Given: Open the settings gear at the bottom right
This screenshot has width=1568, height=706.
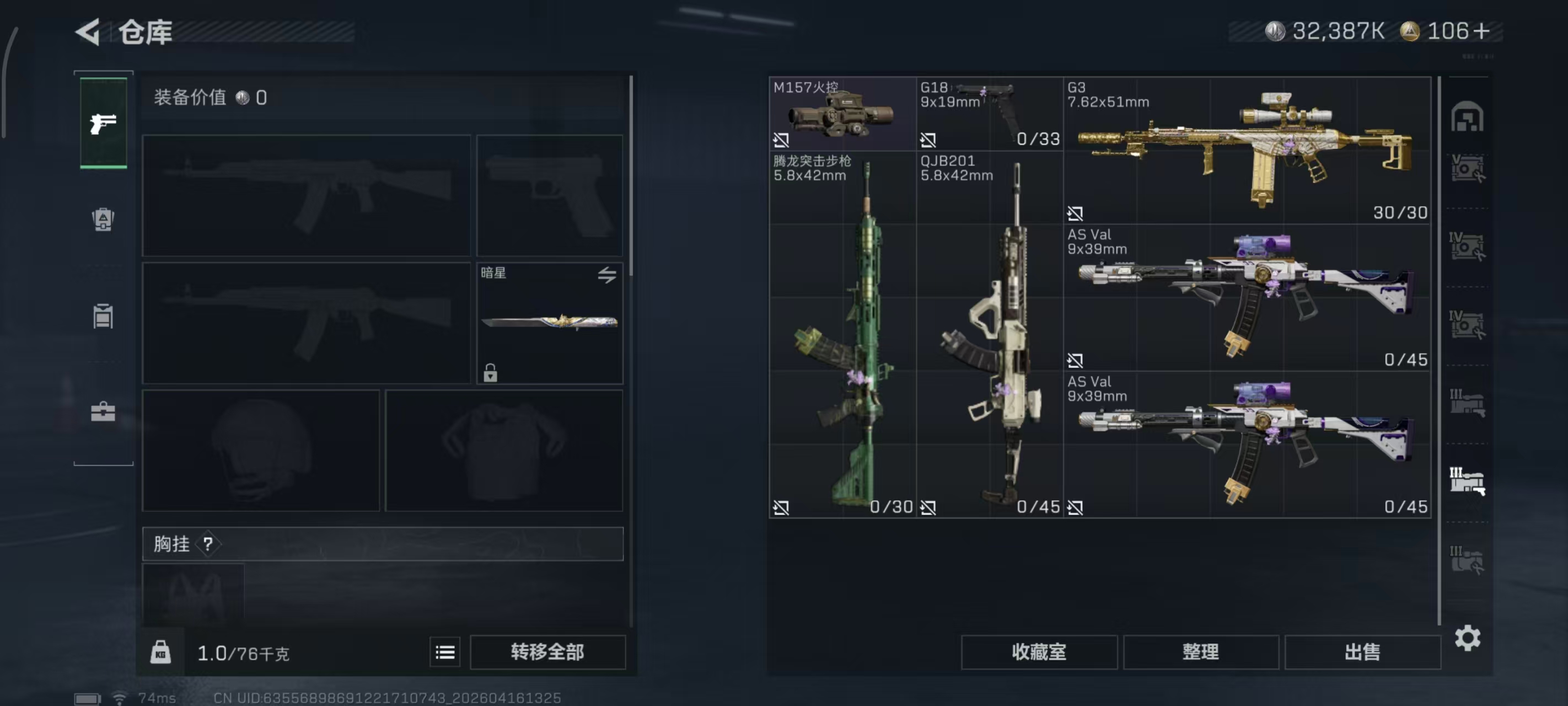Looking at the screenshot, I should pyautogui.click(x=1469, y=638).
